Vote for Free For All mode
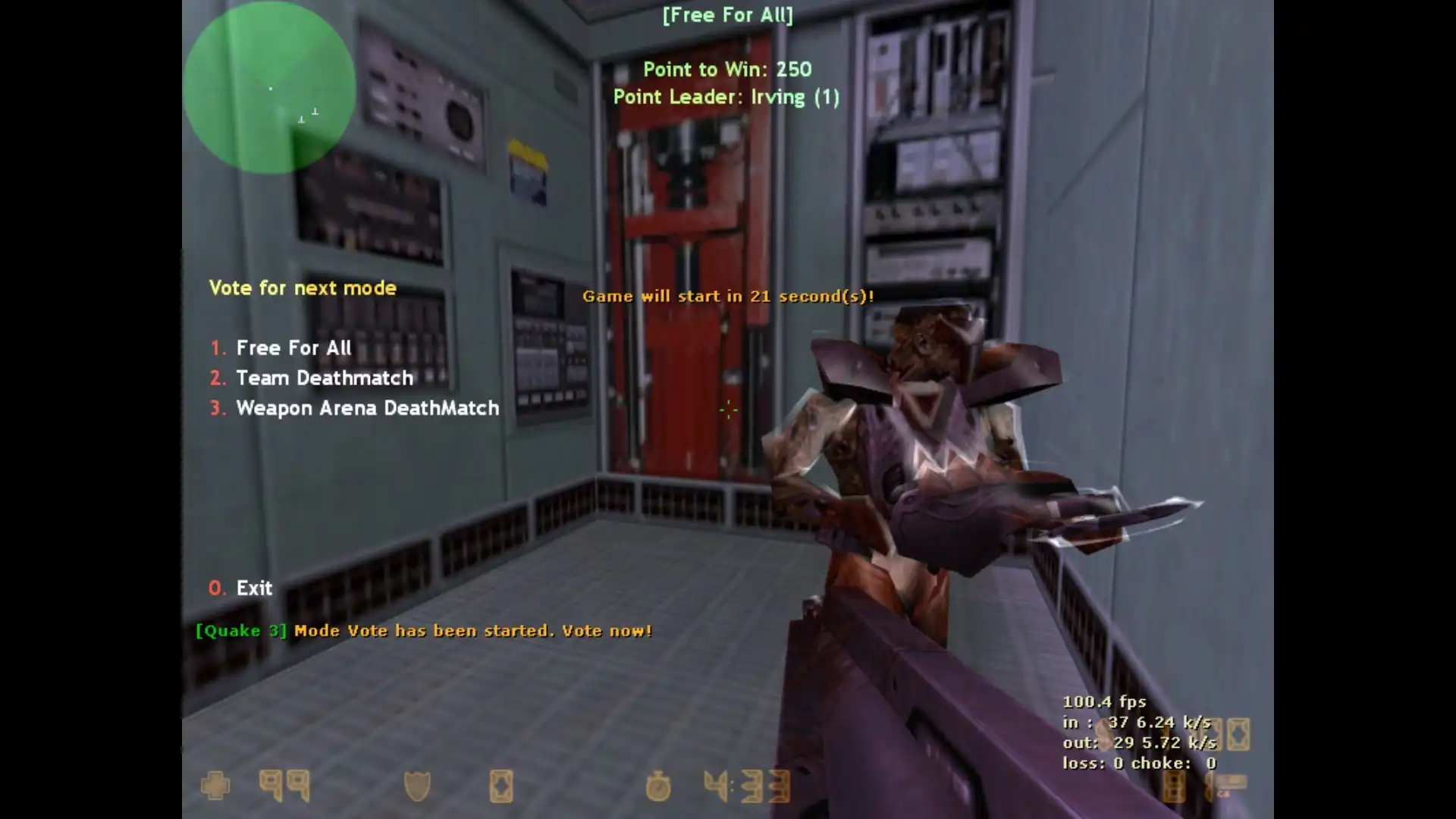 coord(293,348)
